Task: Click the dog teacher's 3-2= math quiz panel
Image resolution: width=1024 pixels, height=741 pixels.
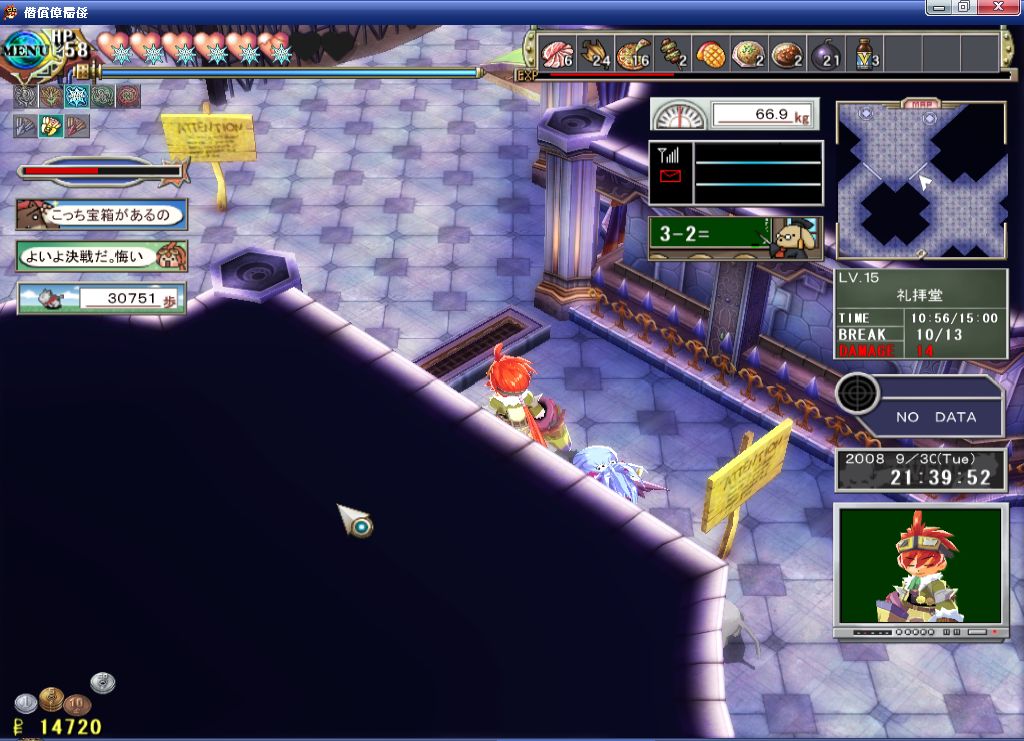Action: (735, 239)
